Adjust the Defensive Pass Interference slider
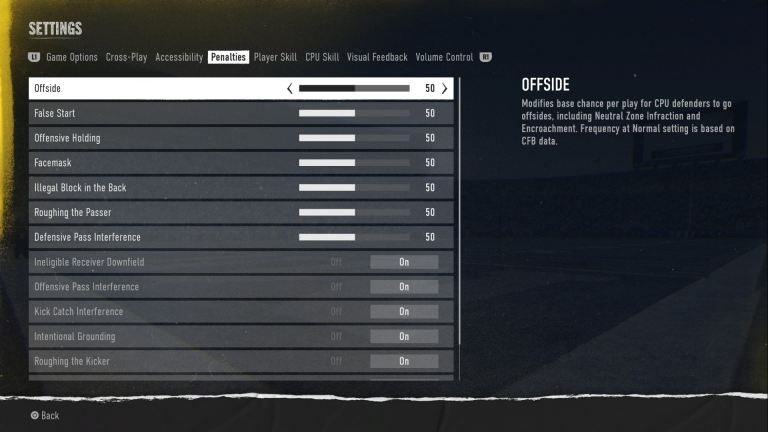This screenshot has height=432, width=768. 354,237
